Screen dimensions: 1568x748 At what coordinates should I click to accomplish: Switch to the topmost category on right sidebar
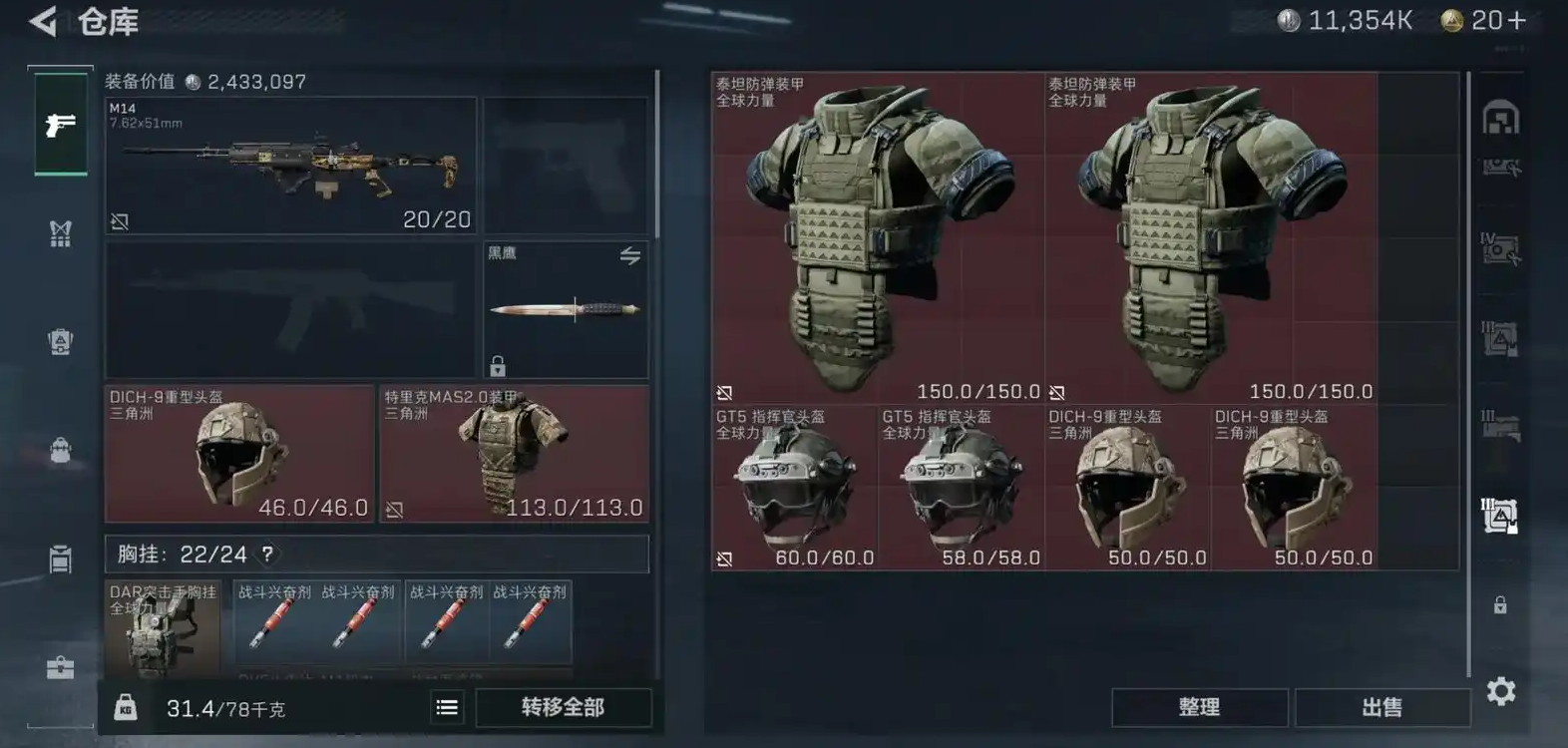1499,120
